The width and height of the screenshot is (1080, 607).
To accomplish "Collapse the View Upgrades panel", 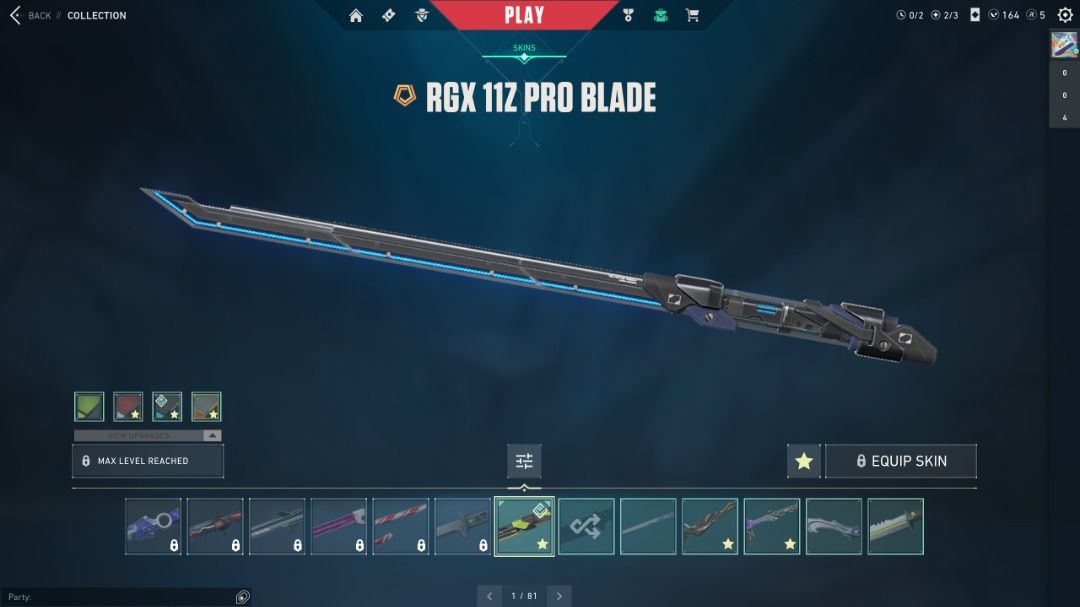I will tap(212, 436).
